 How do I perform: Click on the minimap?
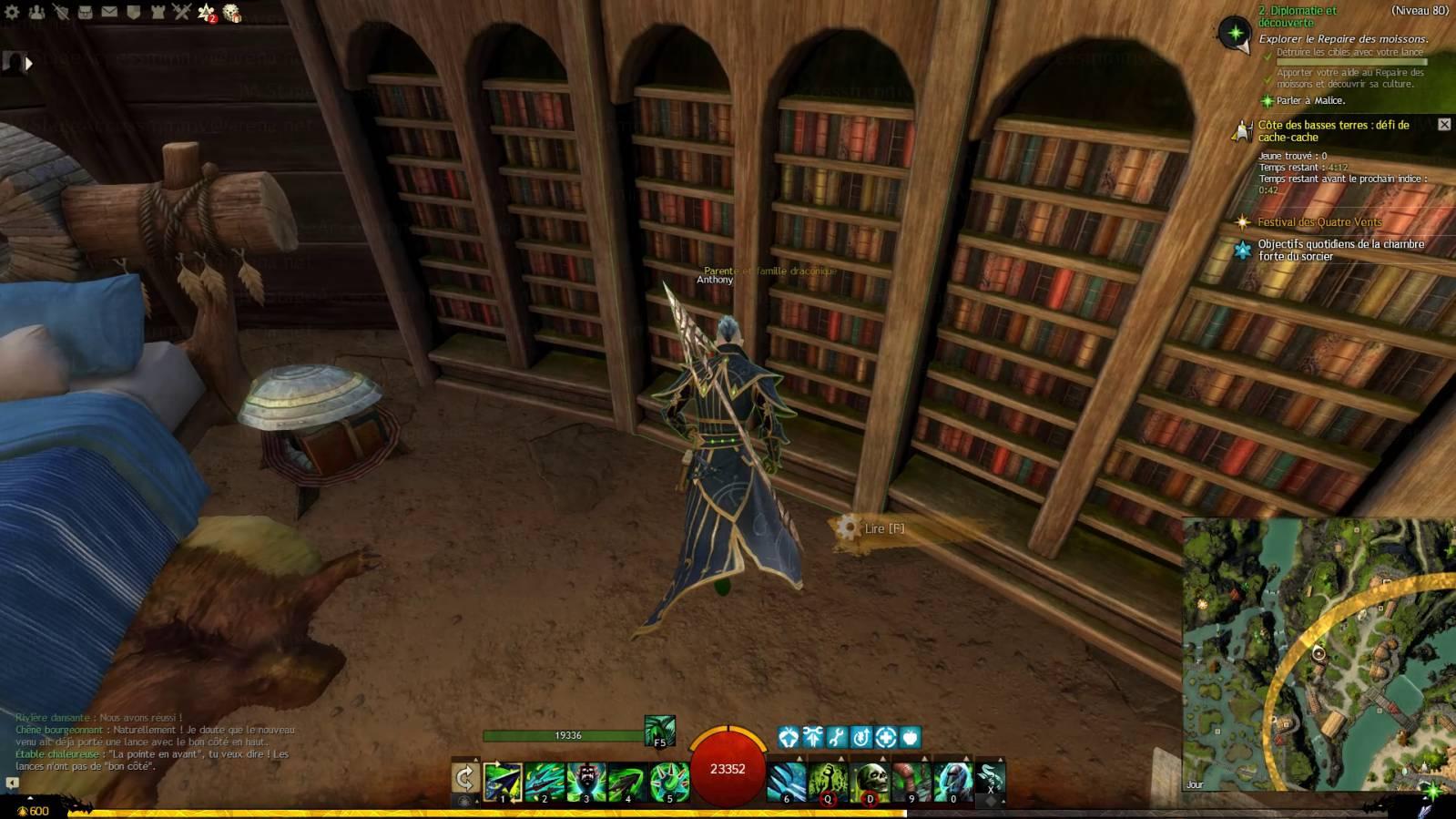tap(1319, 654)
